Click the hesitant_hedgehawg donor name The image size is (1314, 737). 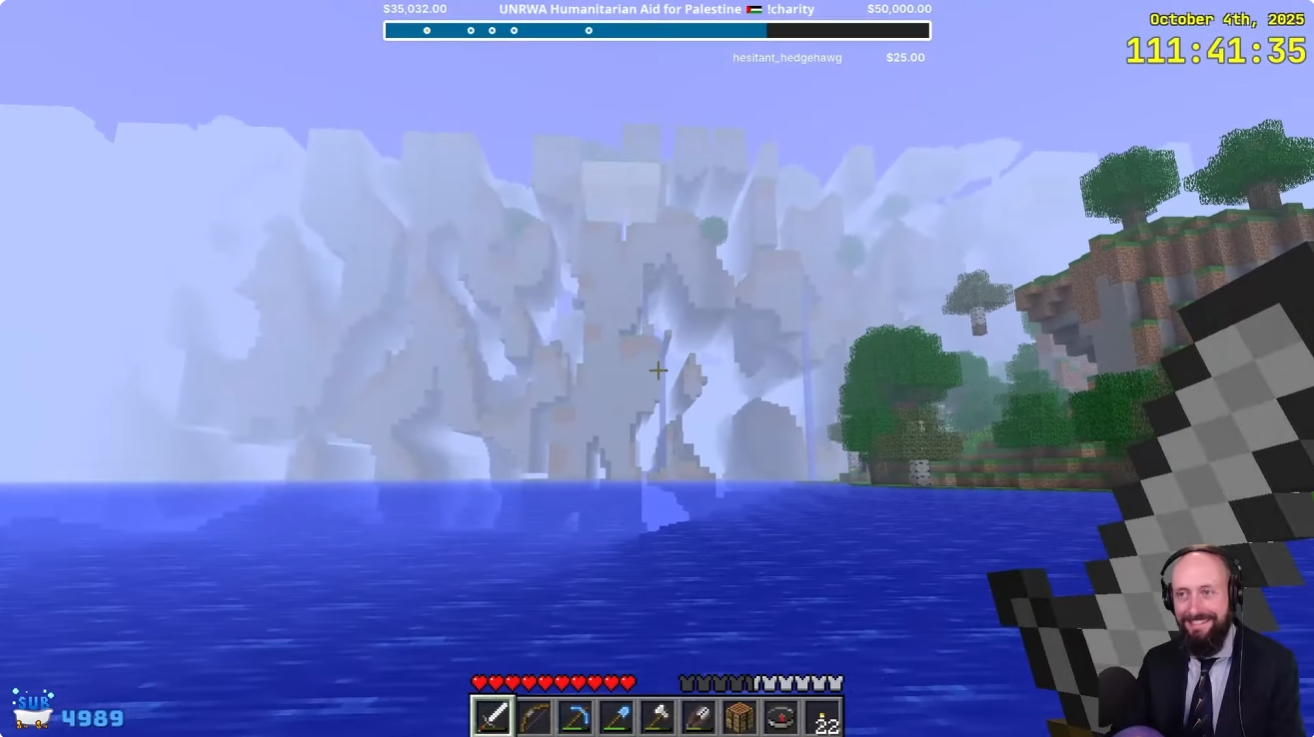click(x=787, y=57)
